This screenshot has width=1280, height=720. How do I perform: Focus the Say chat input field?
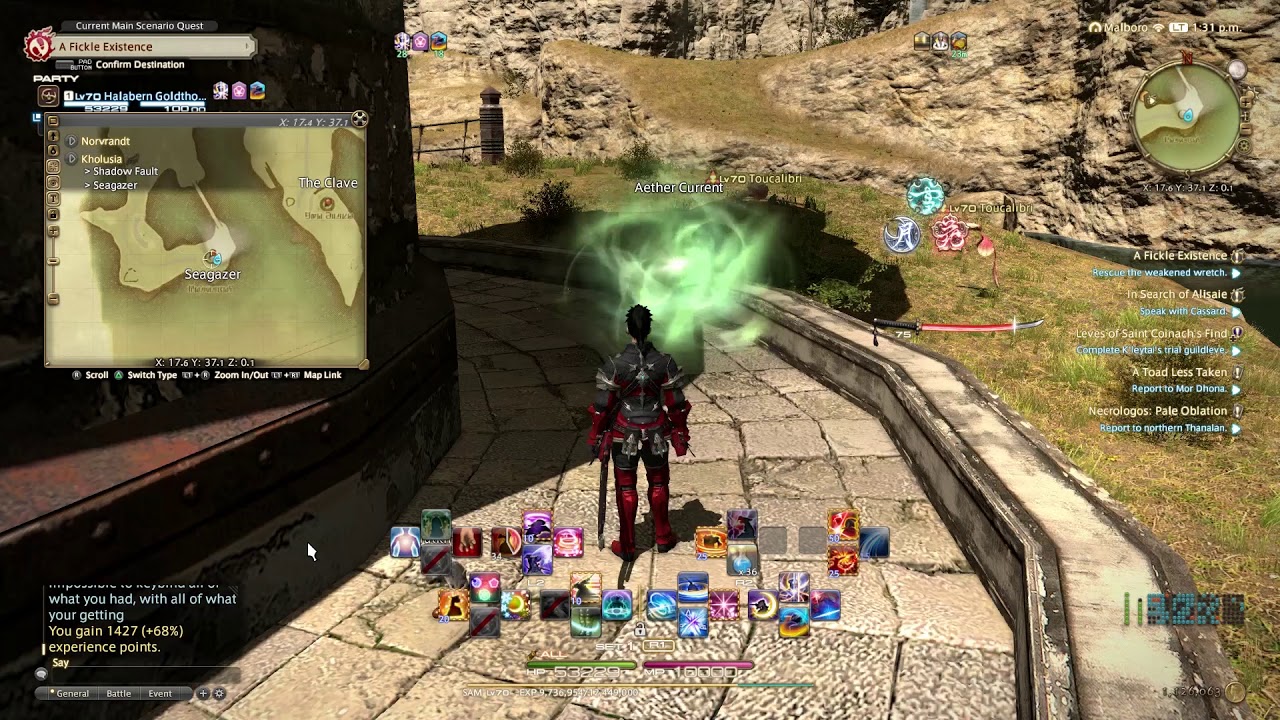(x=140, y=675)
